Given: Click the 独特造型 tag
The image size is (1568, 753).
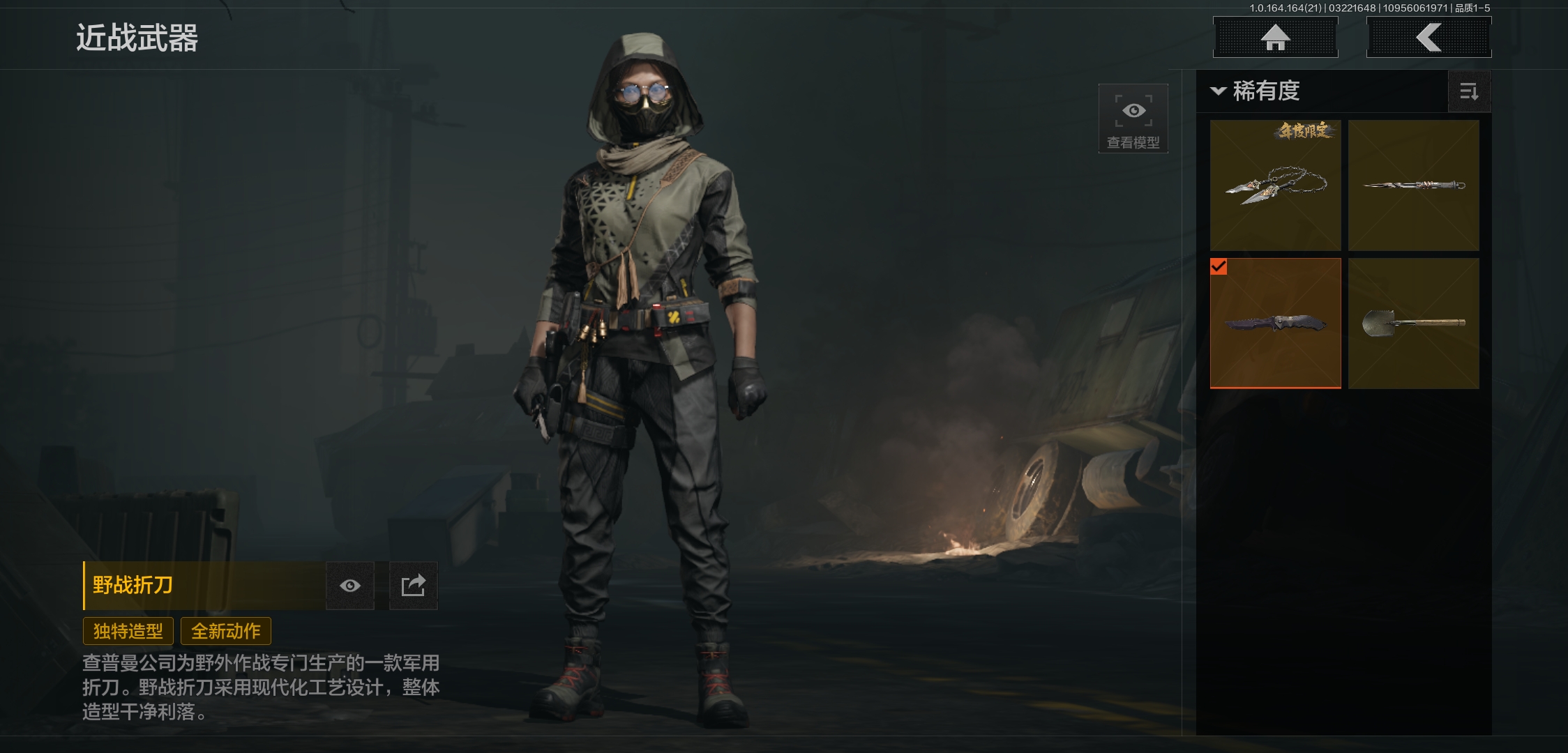Looking at the screenshot, I should 128,631.
